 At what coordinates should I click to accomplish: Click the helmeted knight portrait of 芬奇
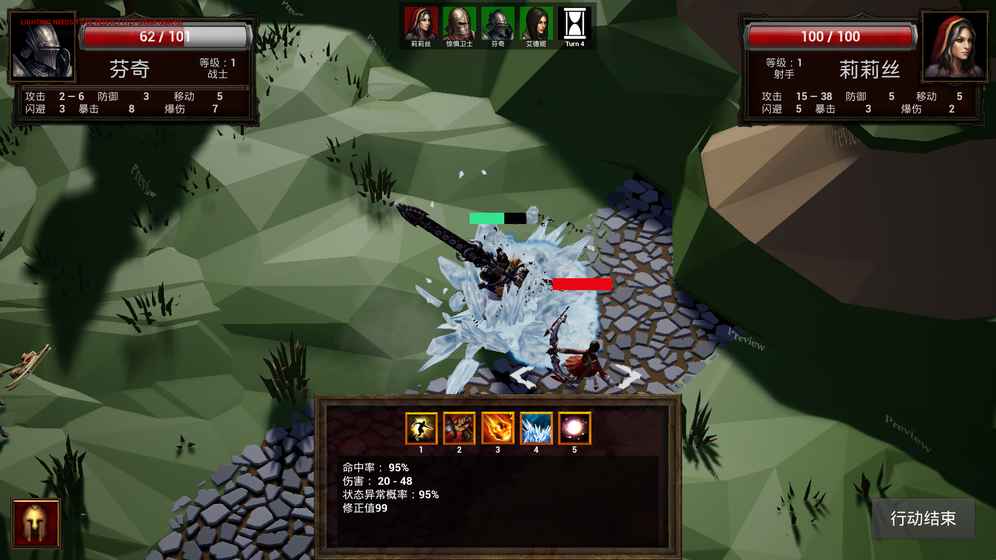[x=42, y=48]
